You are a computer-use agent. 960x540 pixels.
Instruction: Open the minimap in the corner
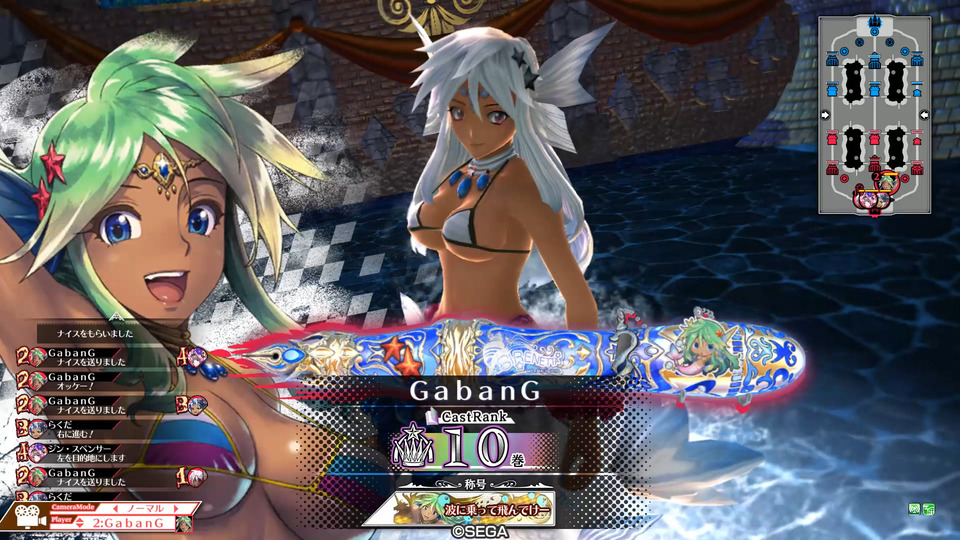[x=874, y=115]
